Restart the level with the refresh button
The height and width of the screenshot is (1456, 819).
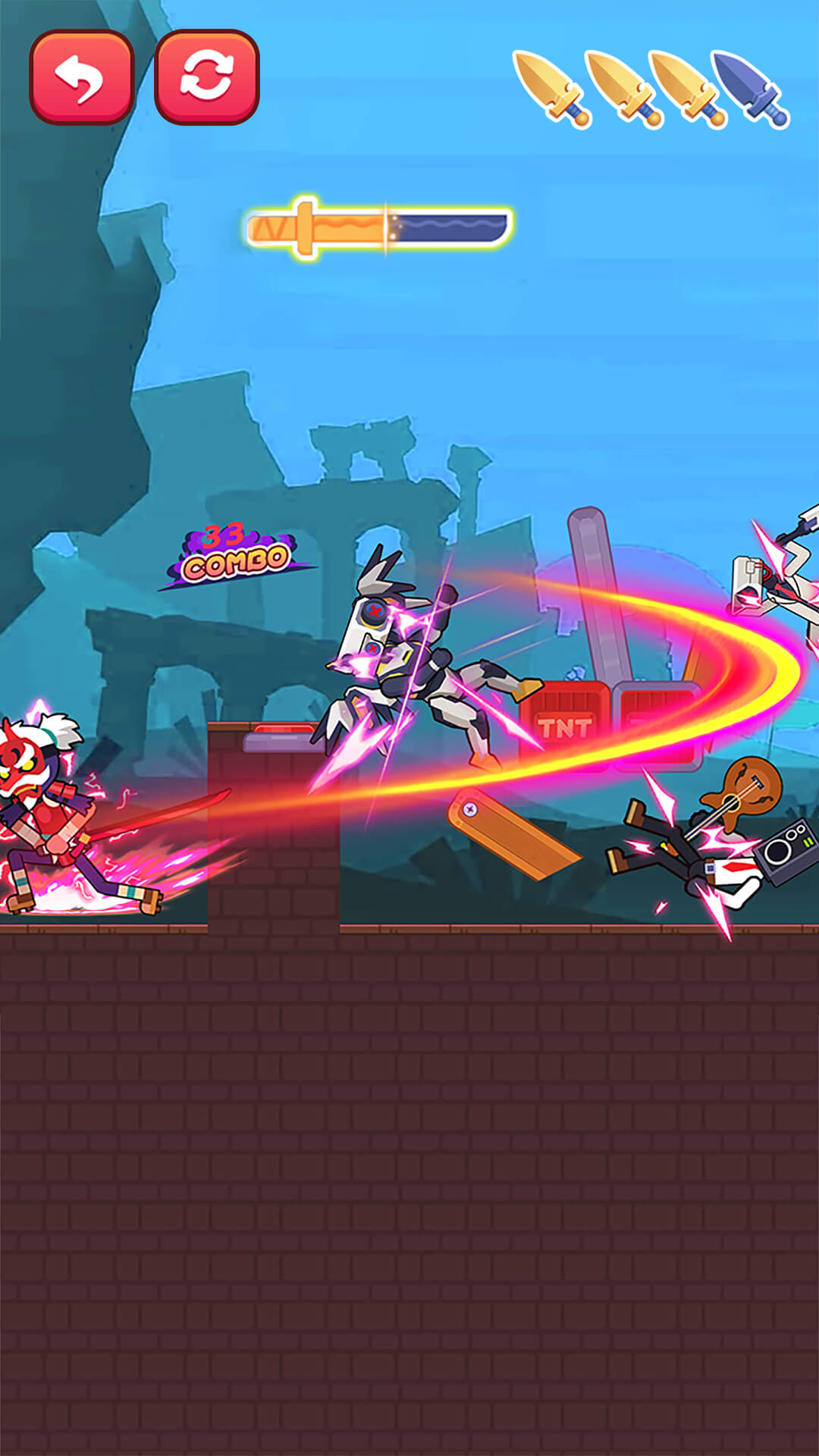[x=207, y=77]
